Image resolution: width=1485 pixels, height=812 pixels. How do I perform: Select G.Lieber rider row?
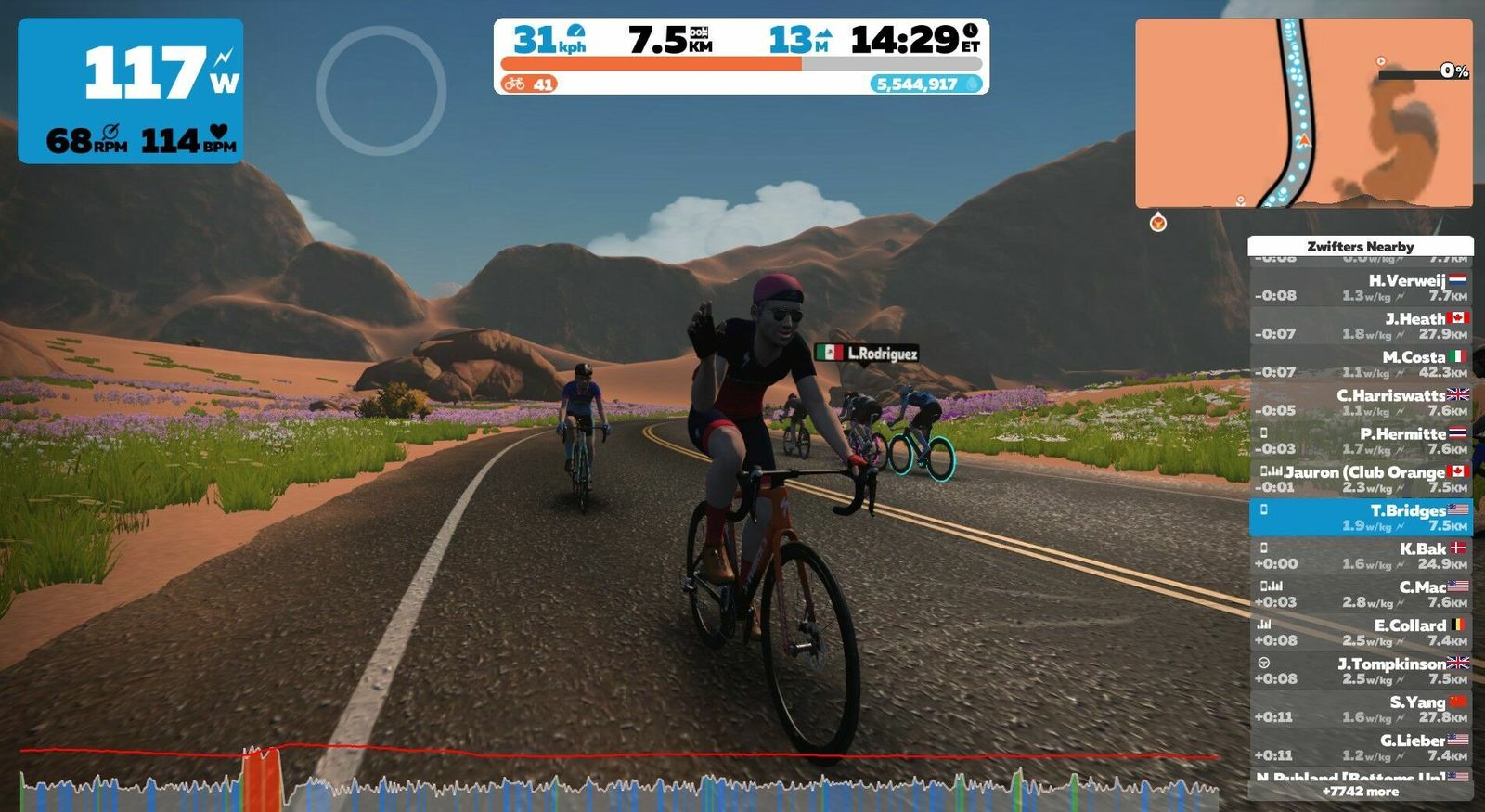click(1360, 747)
